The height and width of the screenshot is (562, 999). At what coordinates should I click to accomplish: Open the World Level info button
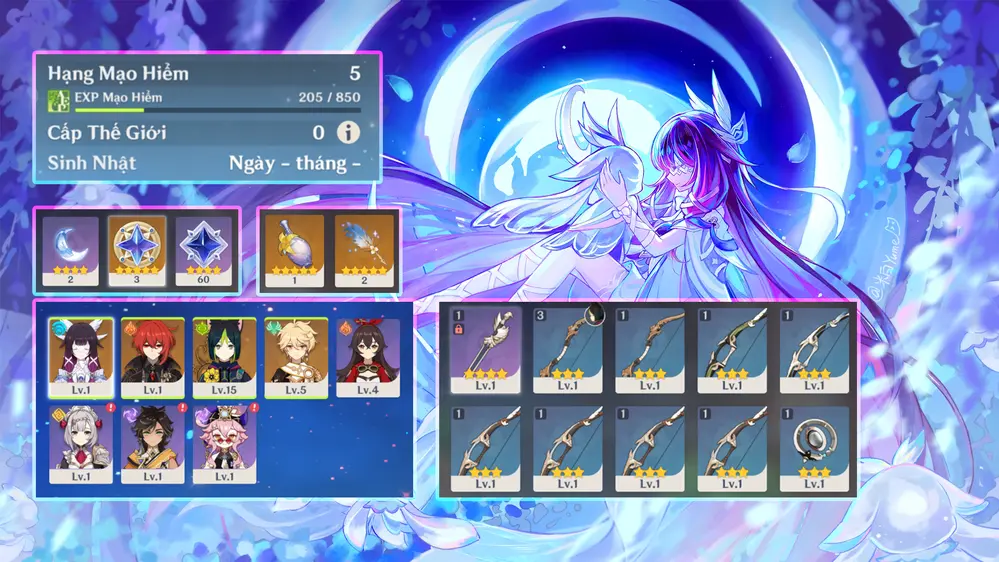click(347, 132)
